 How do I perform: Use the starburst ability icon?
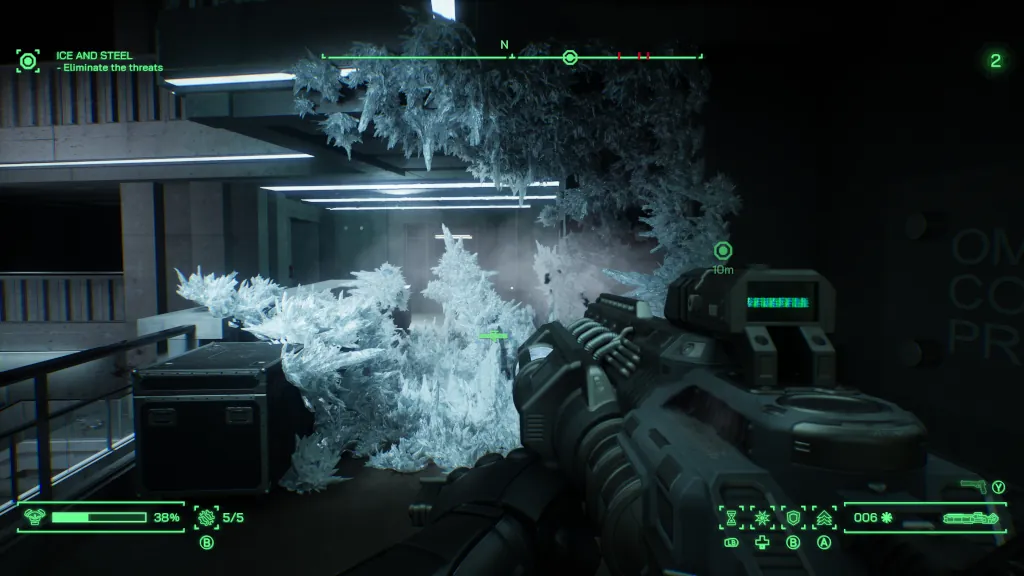pos(763,517)
